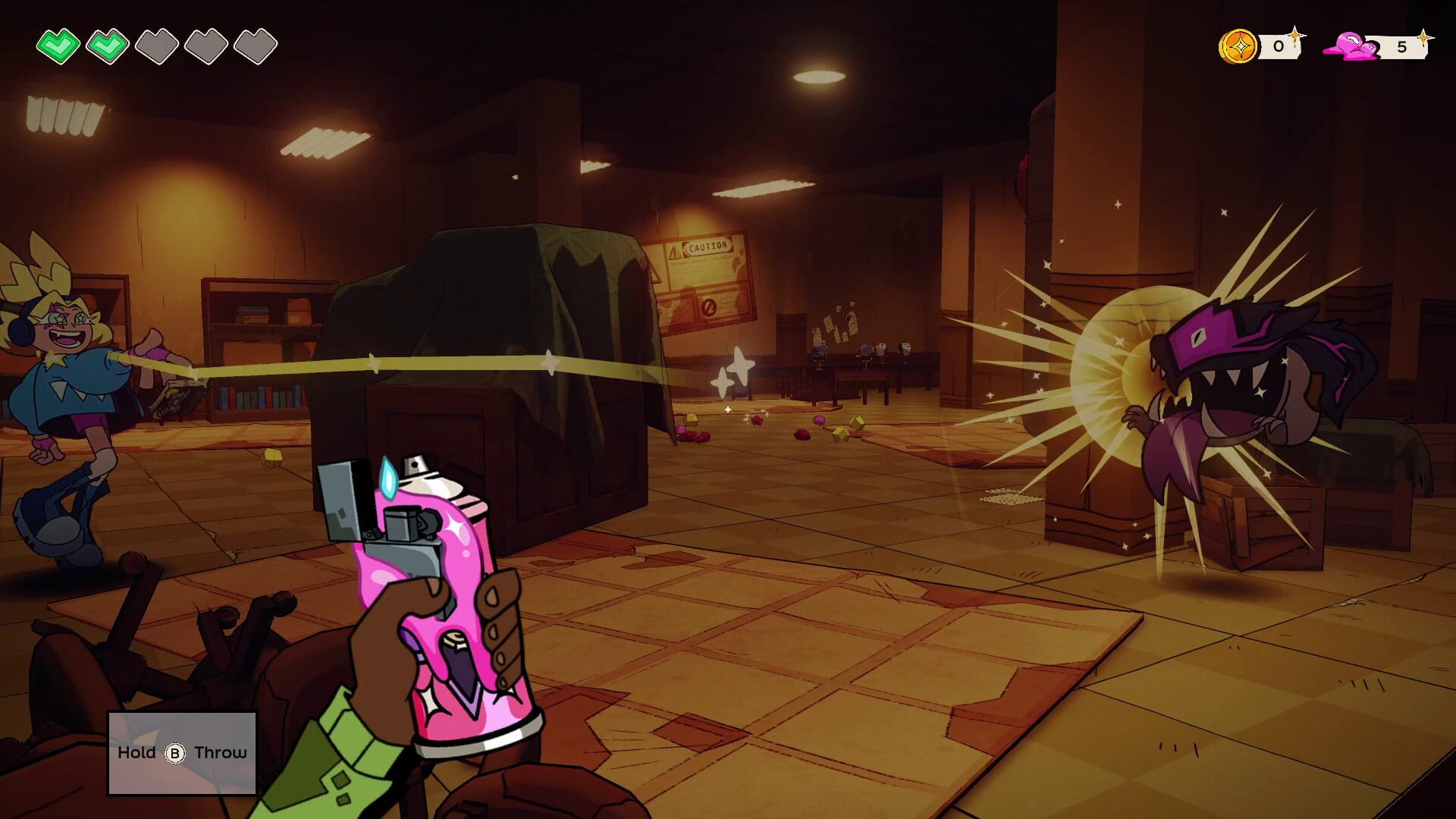Select the Hold B Throw prompt panel
This screenshot has height=819, width=1456.
point(182,752)
